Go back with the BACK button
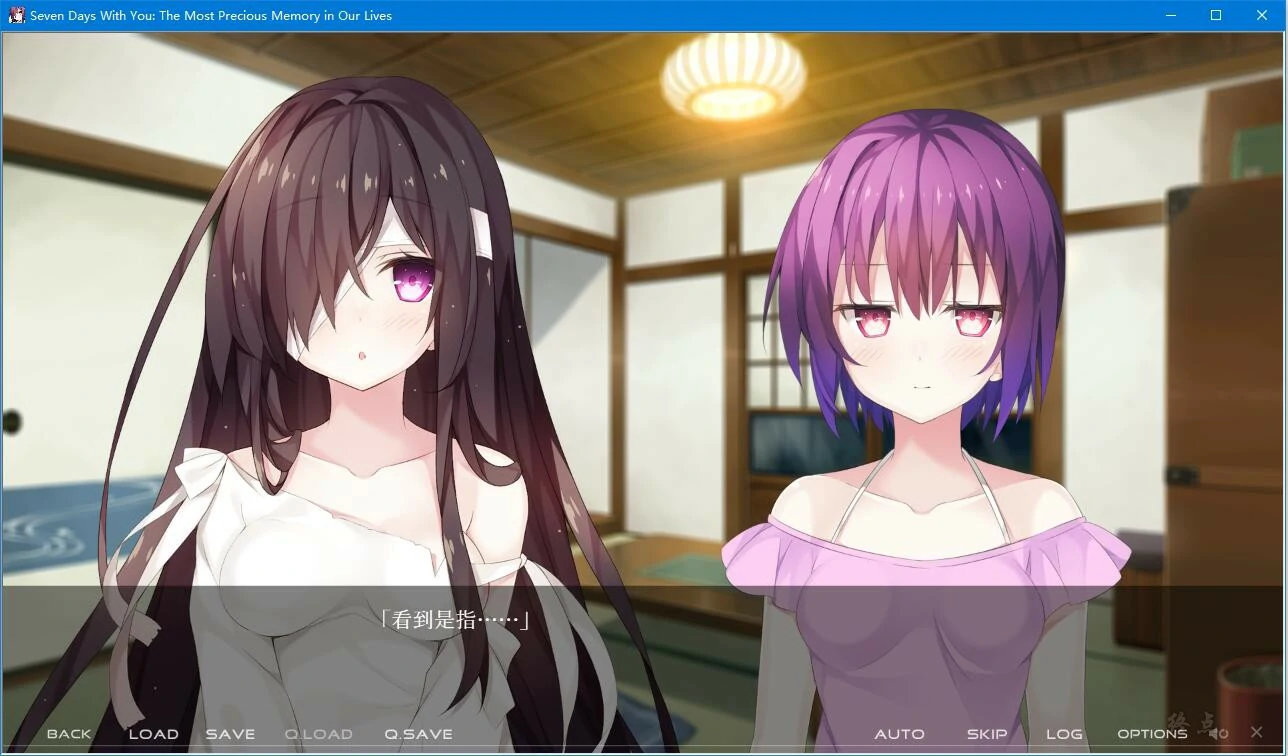Viewport: 1288px width, 756px height. (x=69, y=734)
